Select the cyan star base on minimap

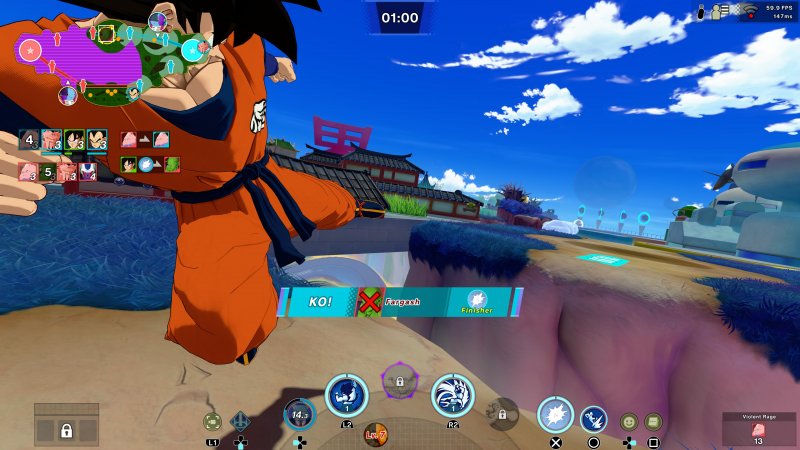[190, 48]
